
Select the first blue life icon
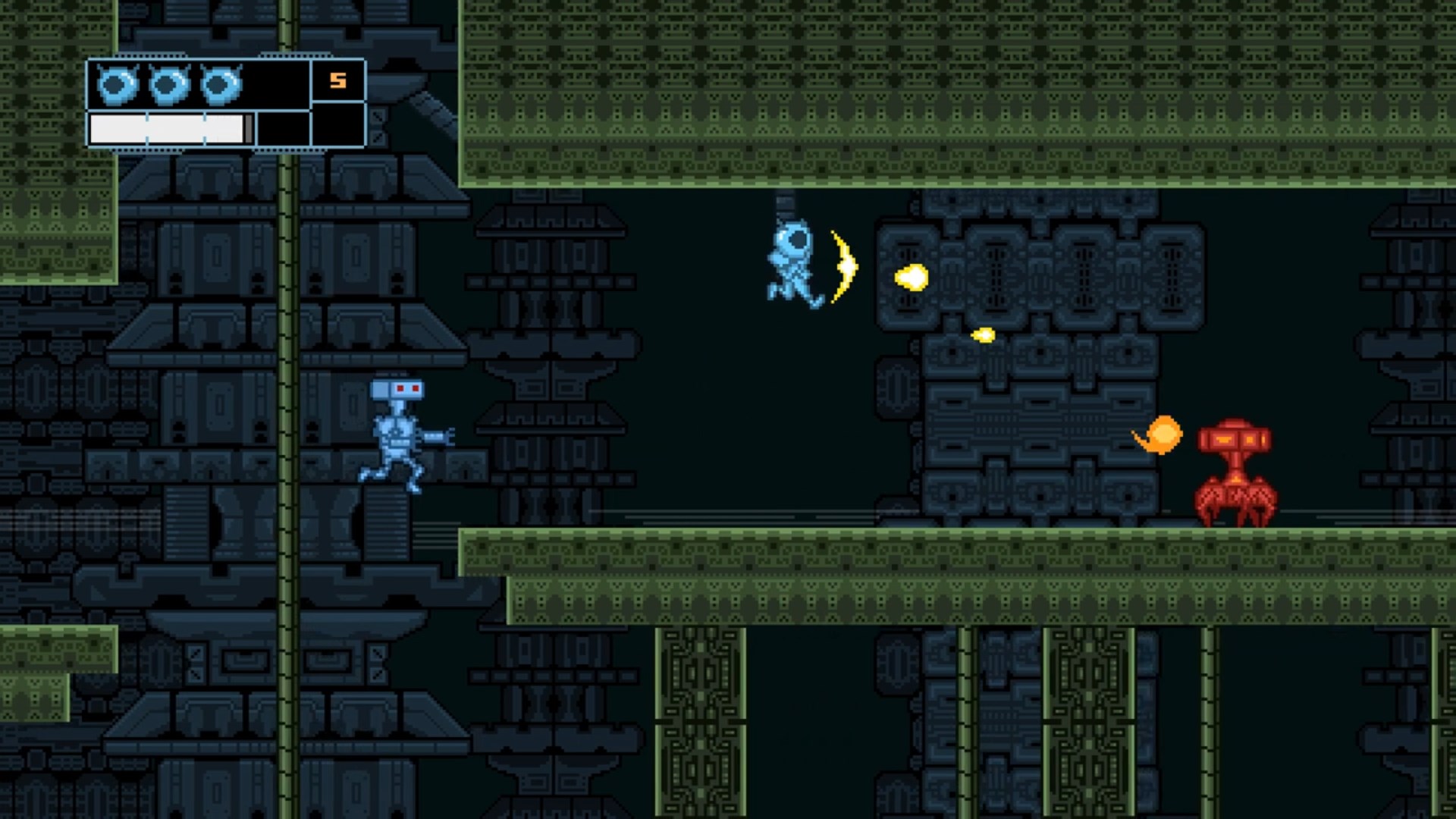115,82
